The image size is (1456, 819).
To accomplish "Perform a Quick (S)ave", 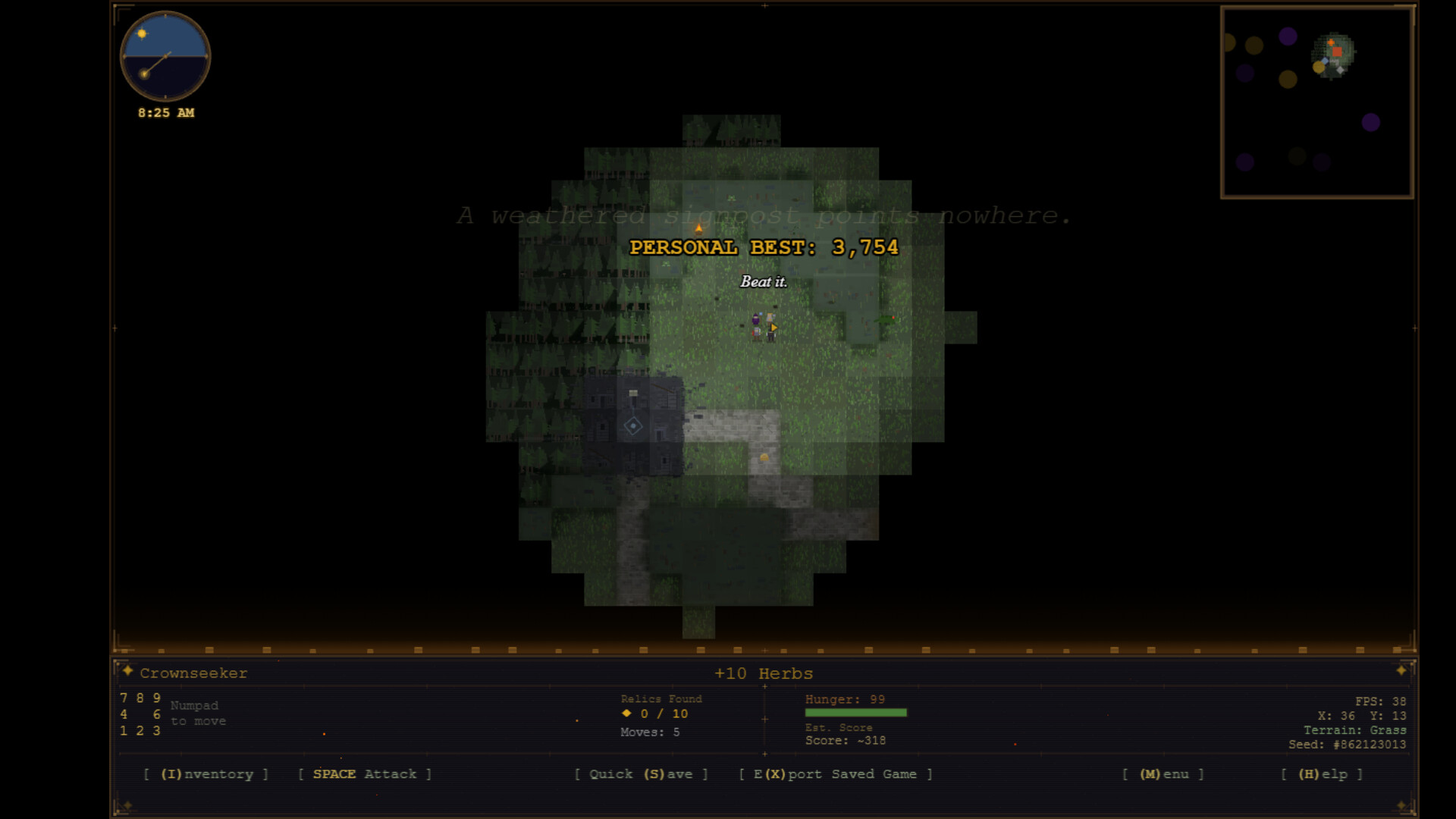I will click(642, 774).
